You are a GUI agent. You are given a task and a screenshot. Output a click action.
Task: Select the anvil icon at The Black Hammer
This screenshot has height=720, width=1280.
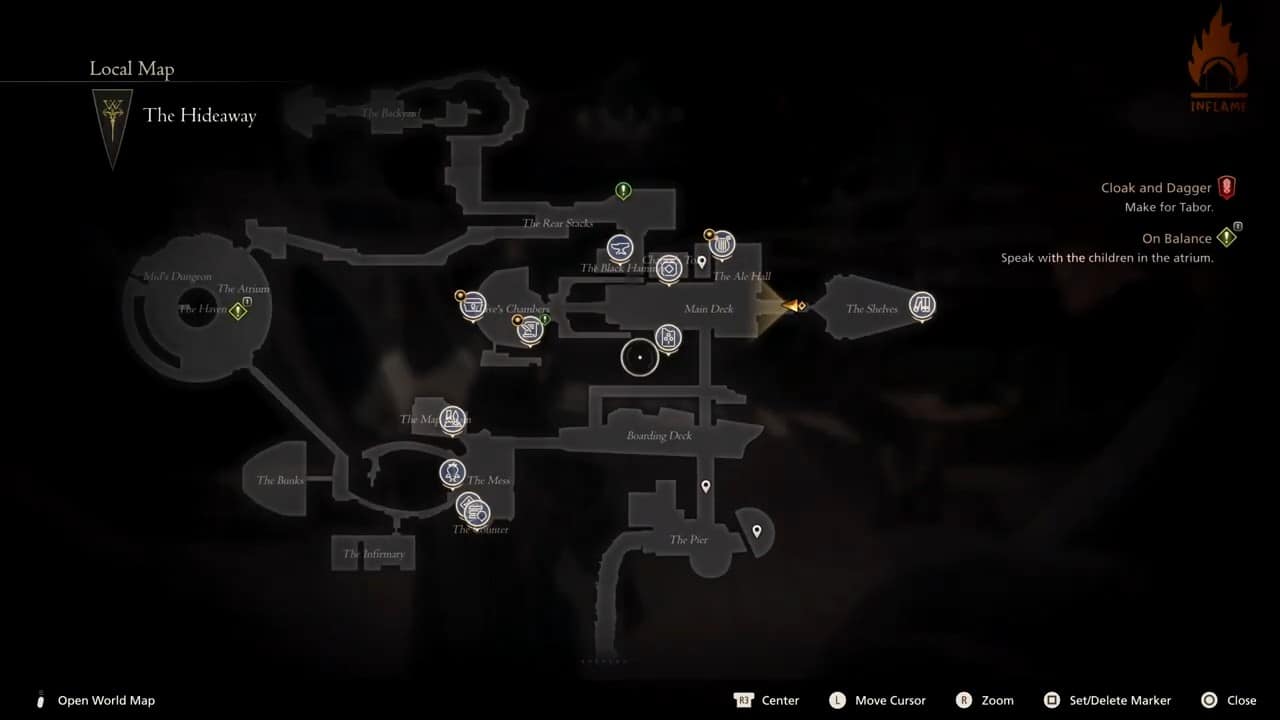pos(621,249)
